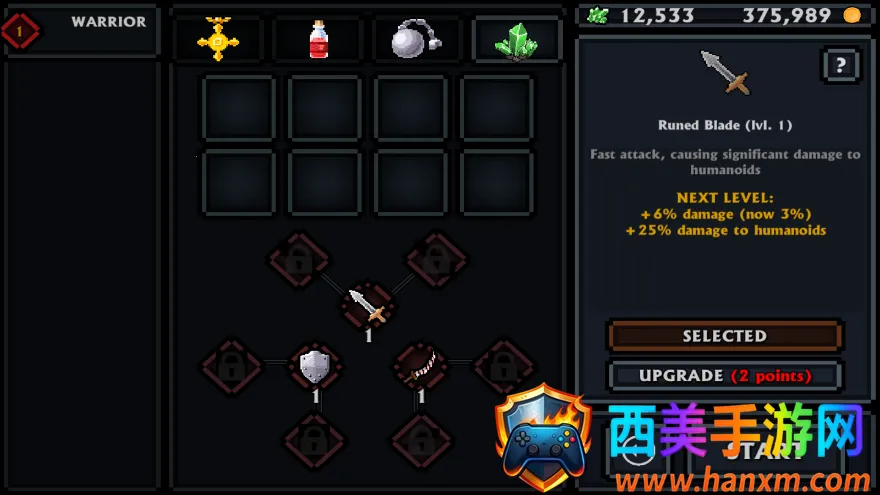Open the golden cross amulet tab
This screenshot has height=495, width=880.
pyautogui.click(x=218, y=39)
